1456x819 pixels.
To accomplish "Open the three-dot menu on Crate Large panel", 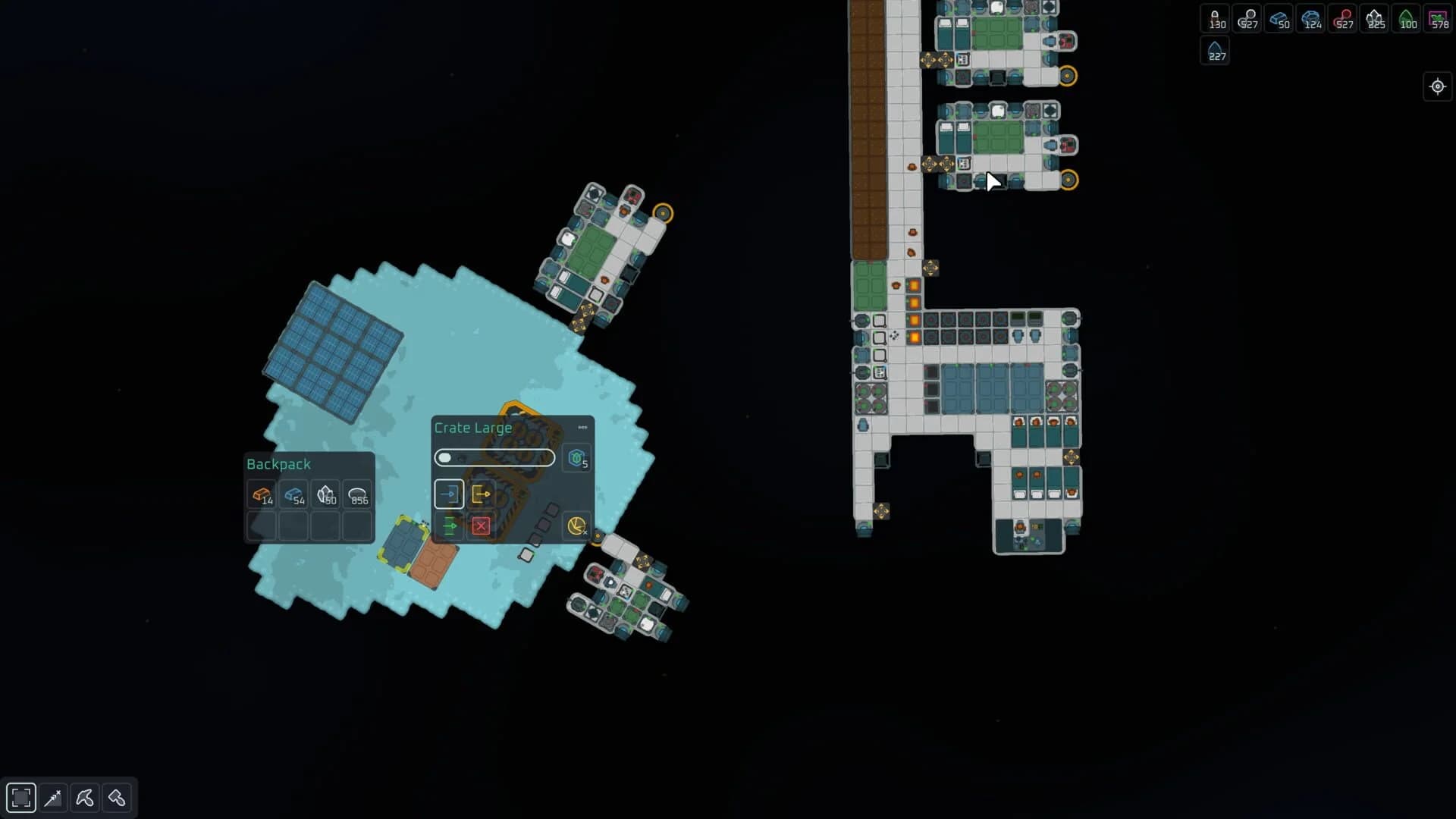I will (582, 427).
